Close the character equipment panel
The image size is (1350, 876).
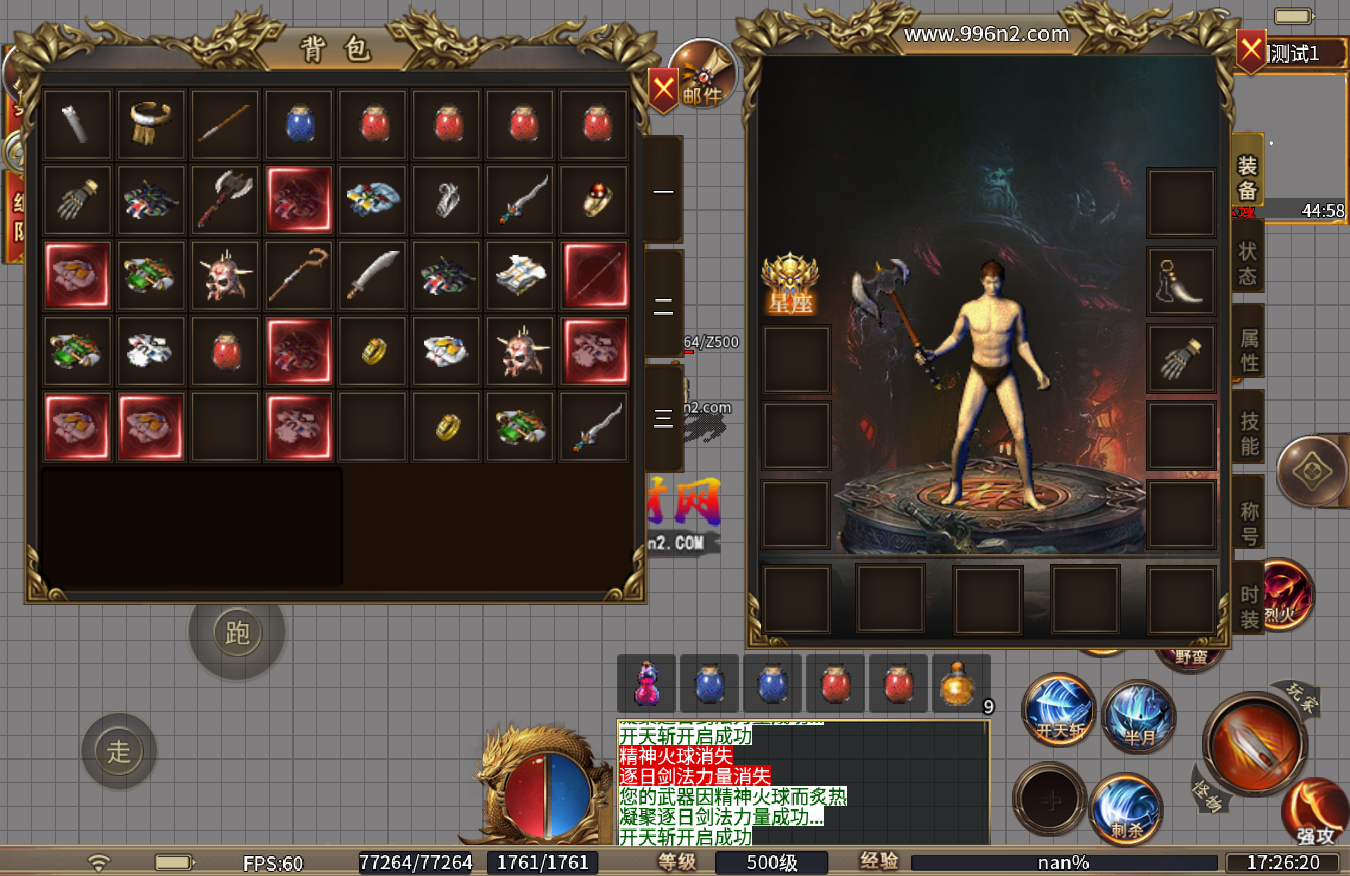point(1250,49)
